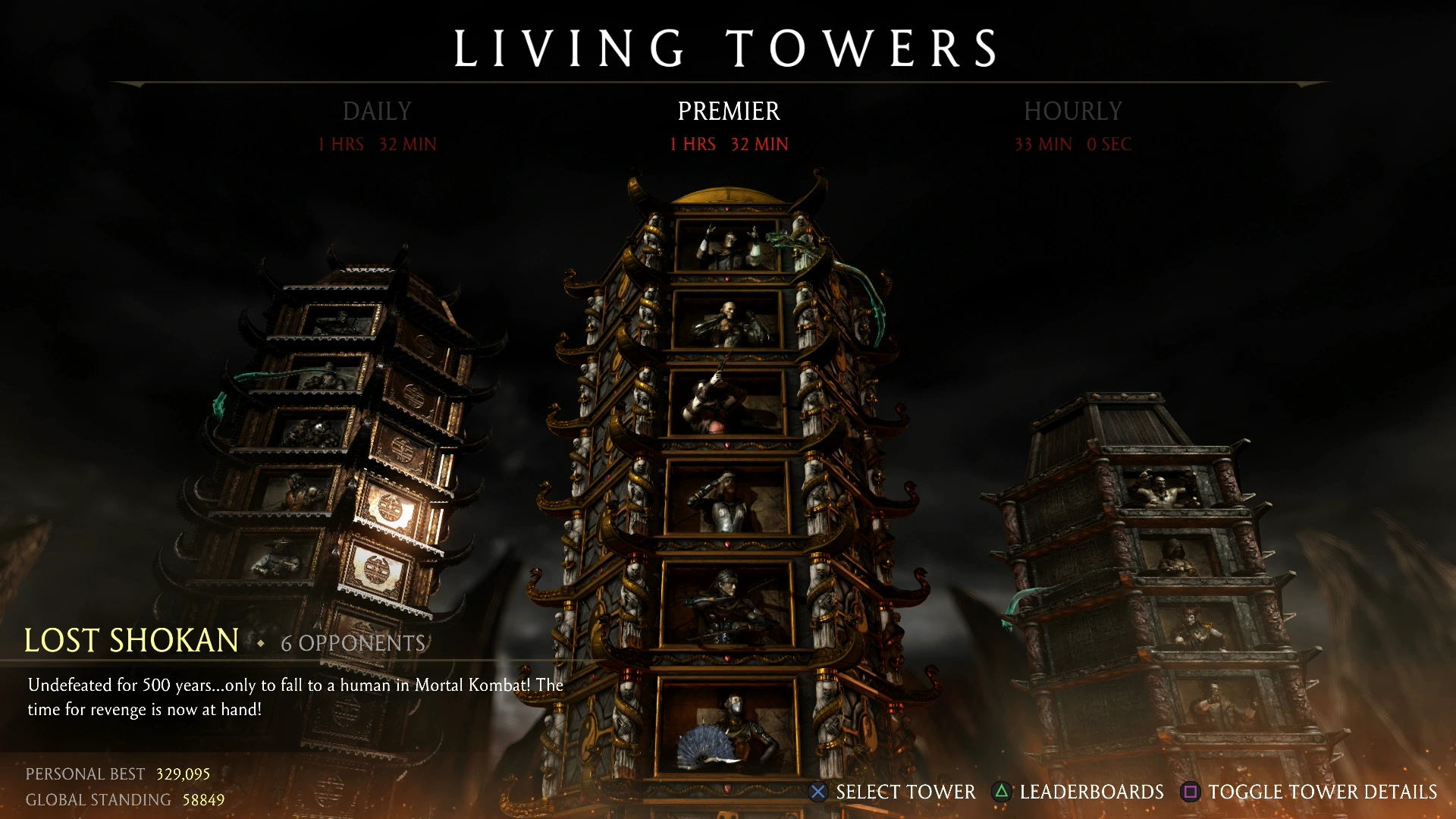Click the 6 Opponents label

pyautogui.click(x=353, y=643)
